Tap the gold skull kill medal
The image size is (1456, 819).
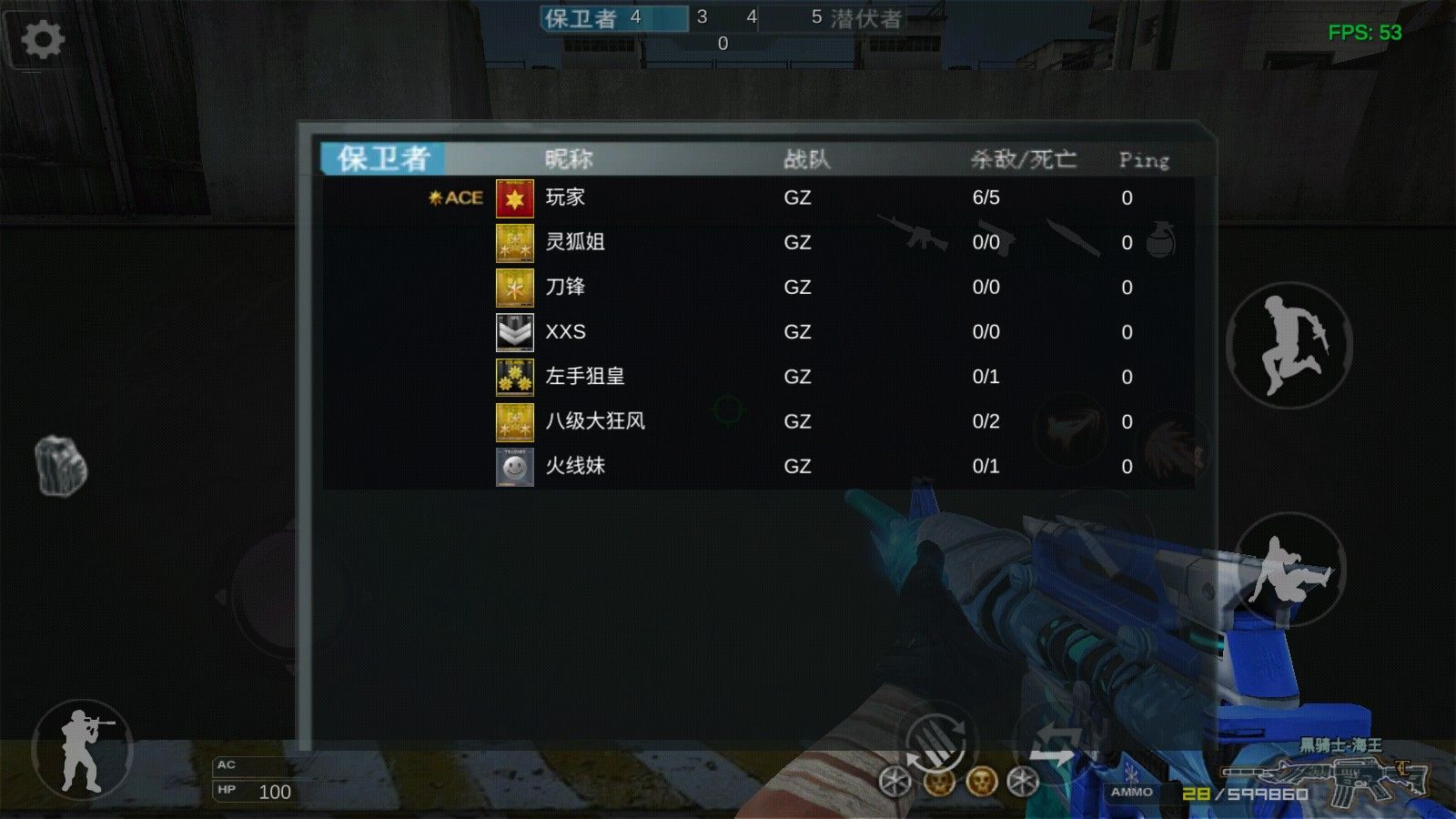tap(938, 784)
